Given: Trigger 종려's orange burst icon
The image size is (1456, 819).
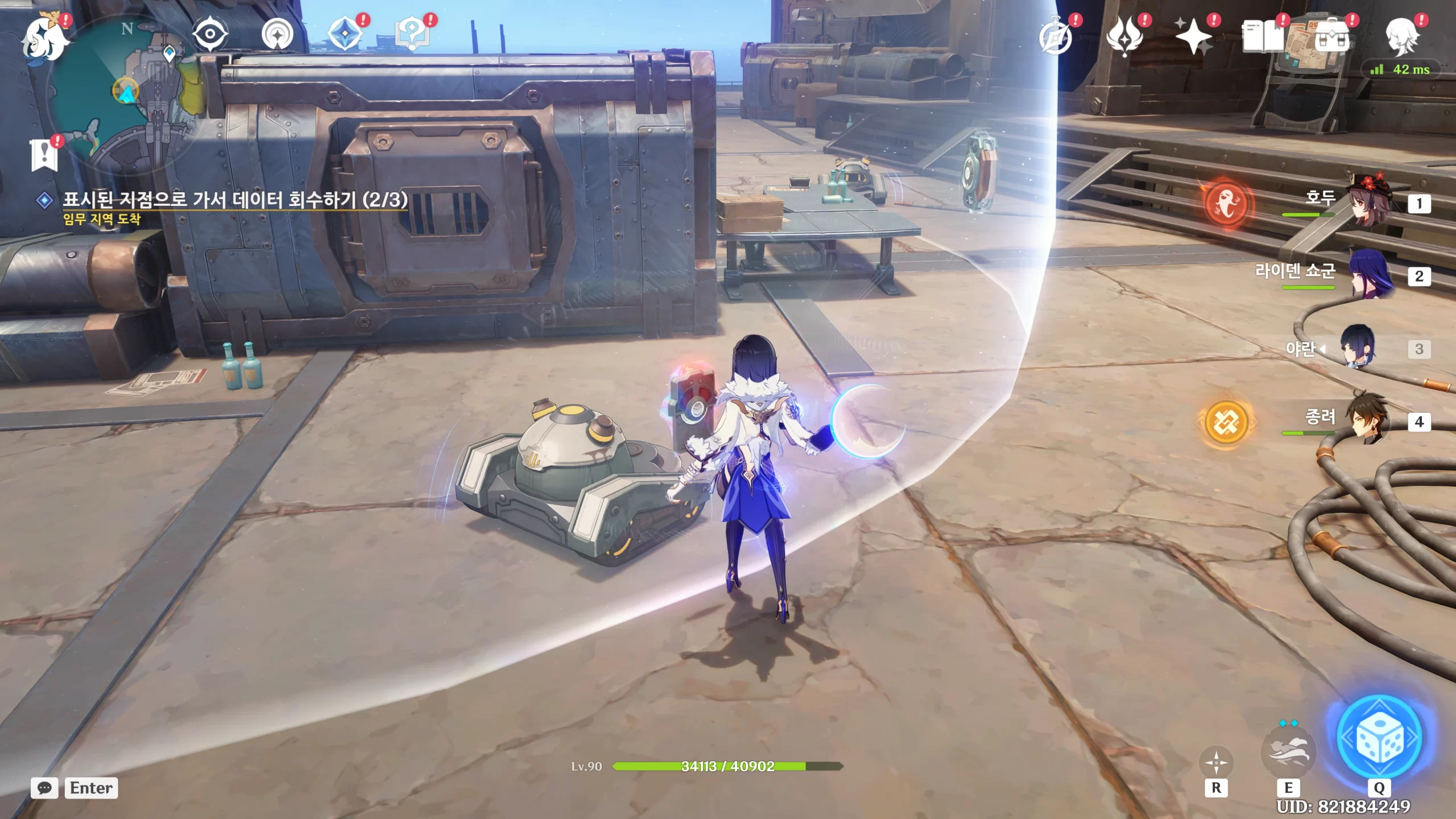Looking at the screenshot, I should pyautogui.click(x=1226, y=421).
